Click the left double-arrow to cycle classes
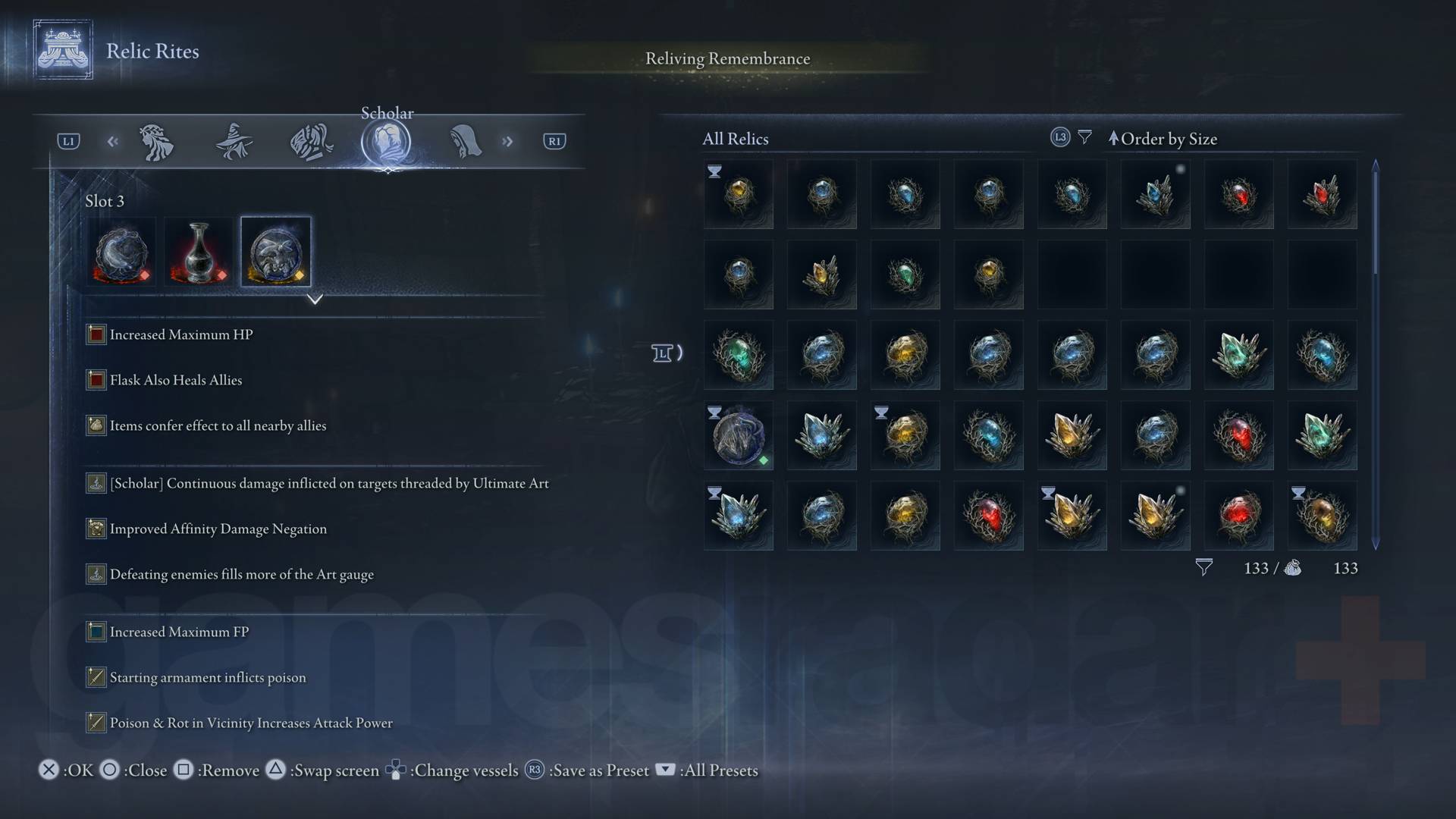The width and height of the screenshot is (1456, 819). 112,141
